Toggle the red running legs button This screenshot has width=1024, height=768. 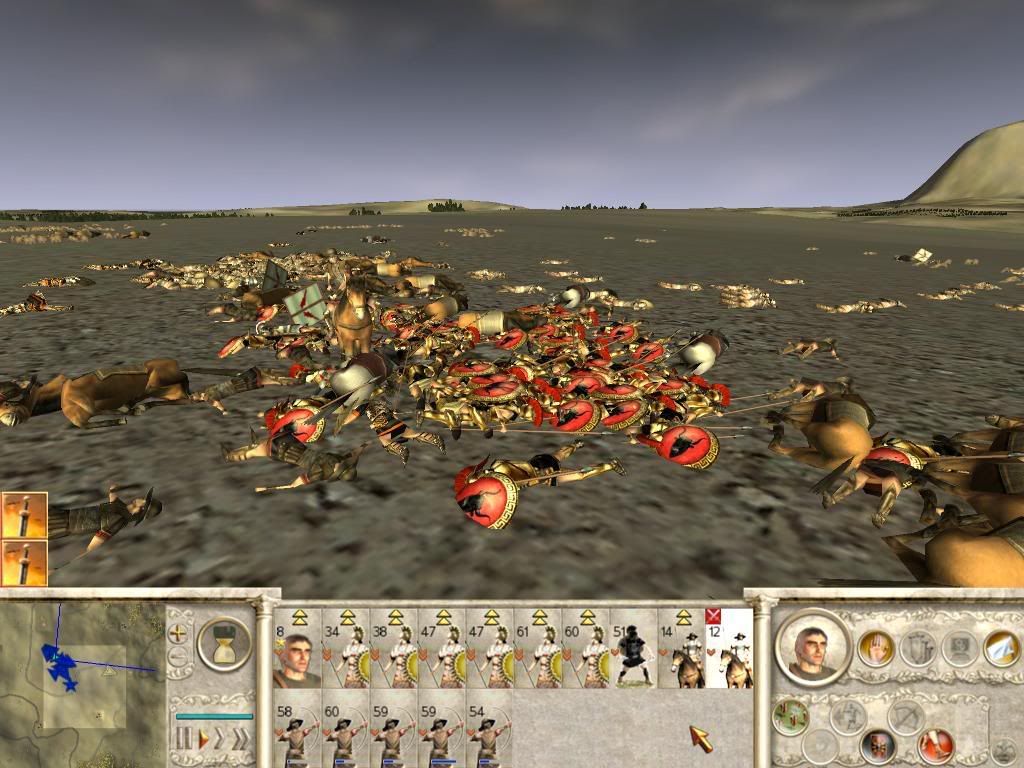click(936, 745)
